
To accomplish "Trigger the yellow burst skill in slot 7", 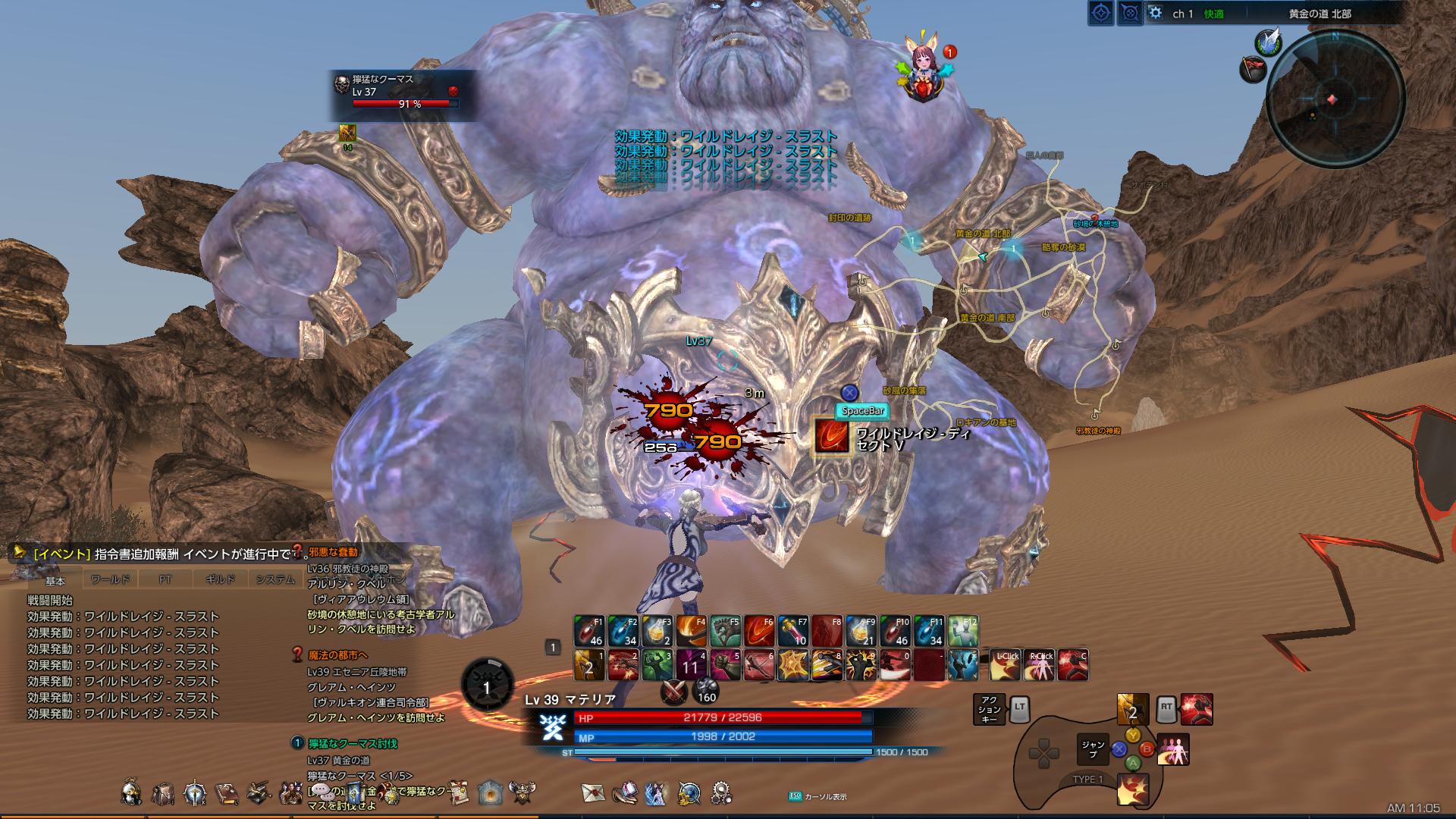I will point(793,665).
